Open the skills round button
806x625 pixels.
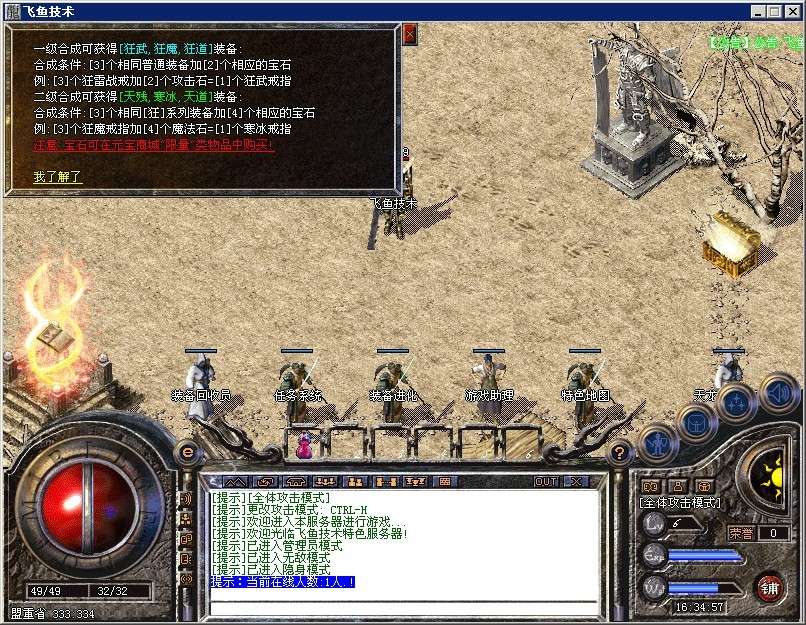pos(735,404)
